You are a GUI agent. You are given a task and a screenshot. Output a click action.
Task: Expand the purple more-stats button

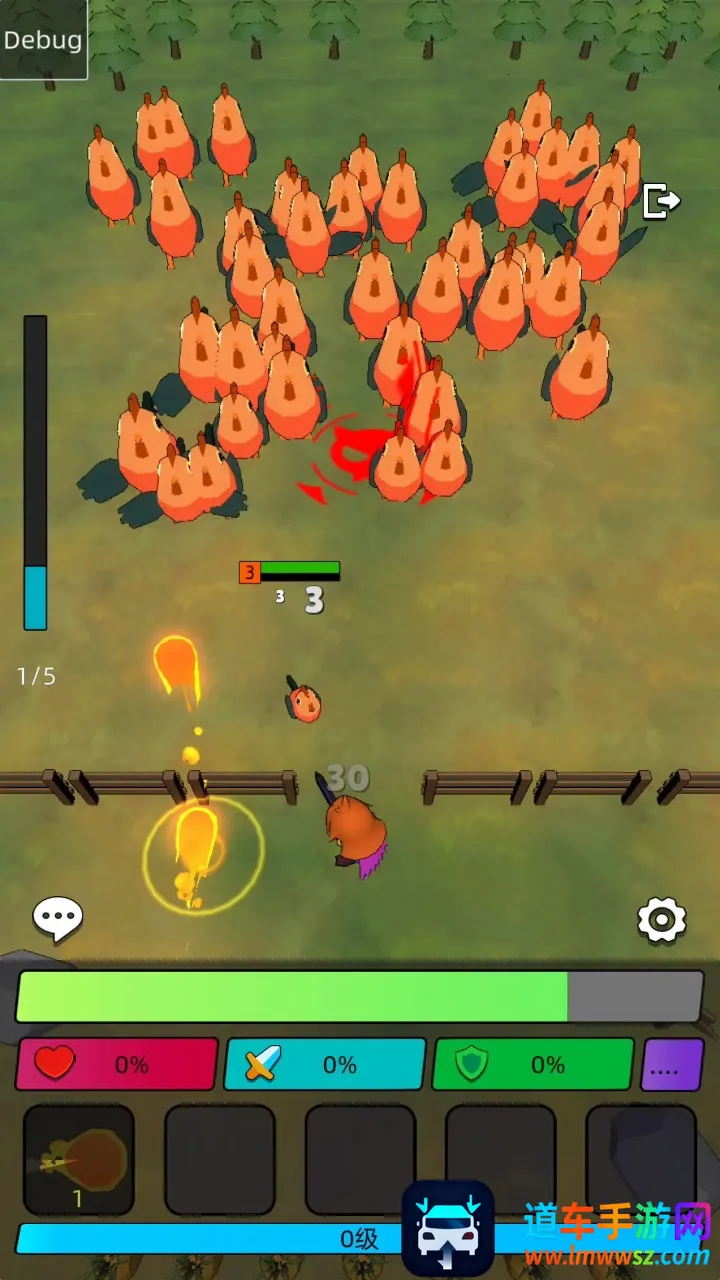pyautogui.click(x=672, y=1065)
